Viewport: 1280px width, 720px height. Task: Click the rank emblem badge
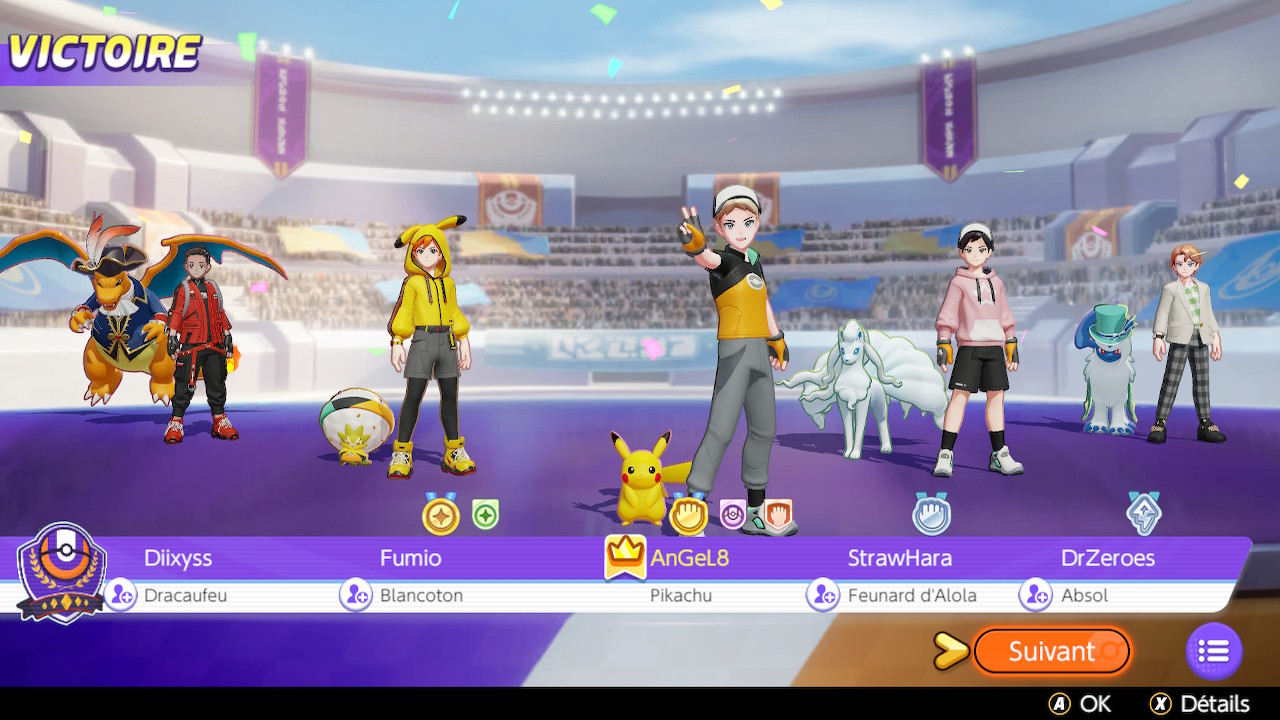(x=62, y=571)
